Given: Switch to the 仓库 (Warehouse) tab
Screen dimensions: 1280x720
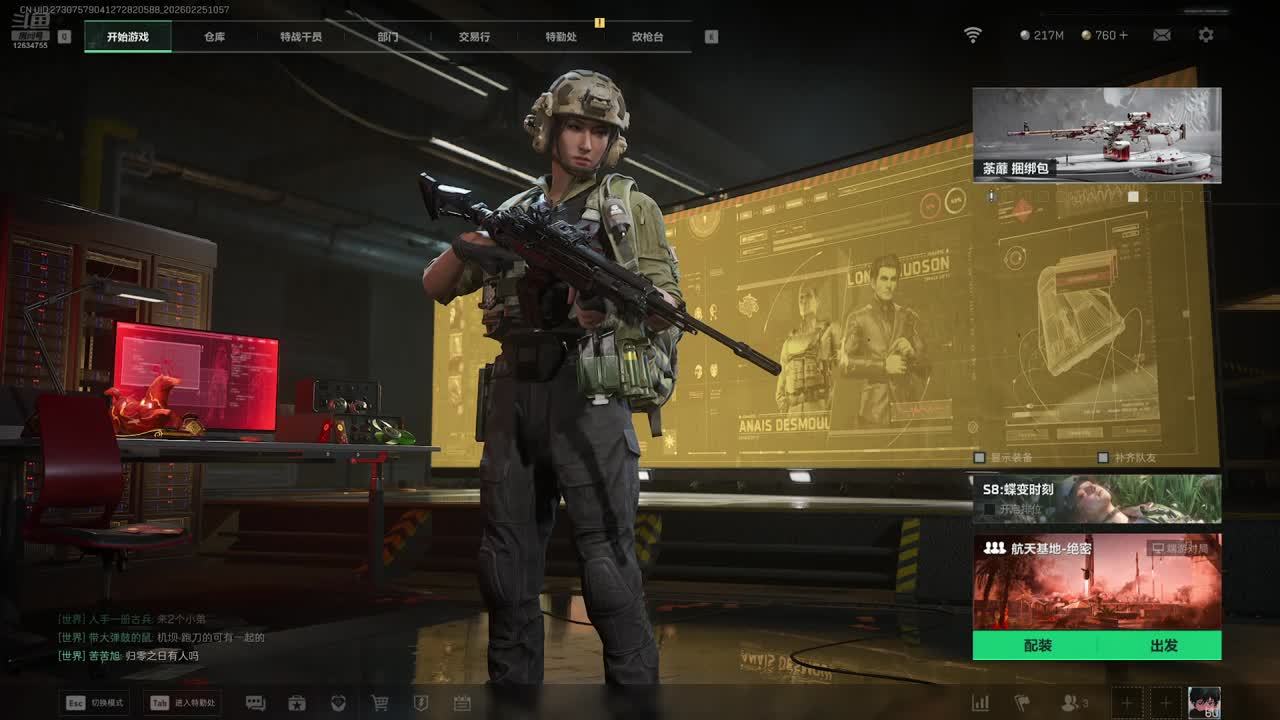Looking at the screenshot, I should click(214, 37).
